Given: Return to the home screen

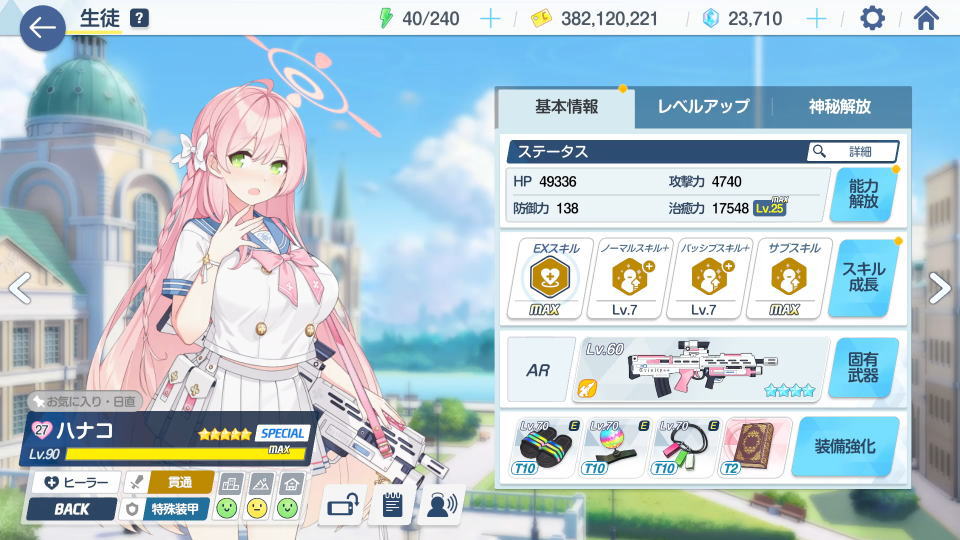Looking at the screenshot, I should pyautogui.click(x=927, y=18).
